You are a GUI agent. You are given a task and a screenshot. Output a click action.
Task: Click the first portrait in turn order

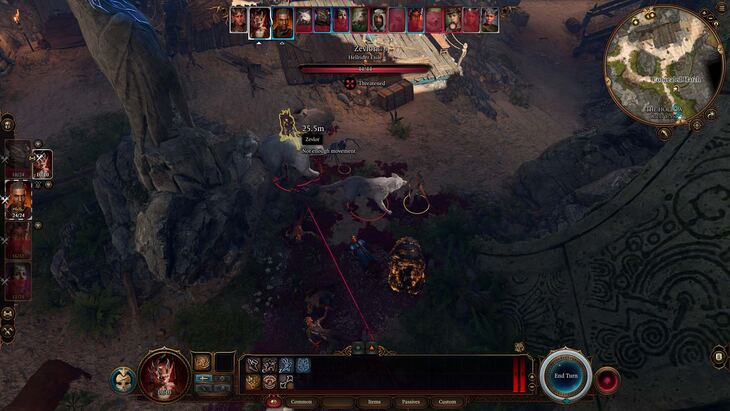[x=240, y=20]
